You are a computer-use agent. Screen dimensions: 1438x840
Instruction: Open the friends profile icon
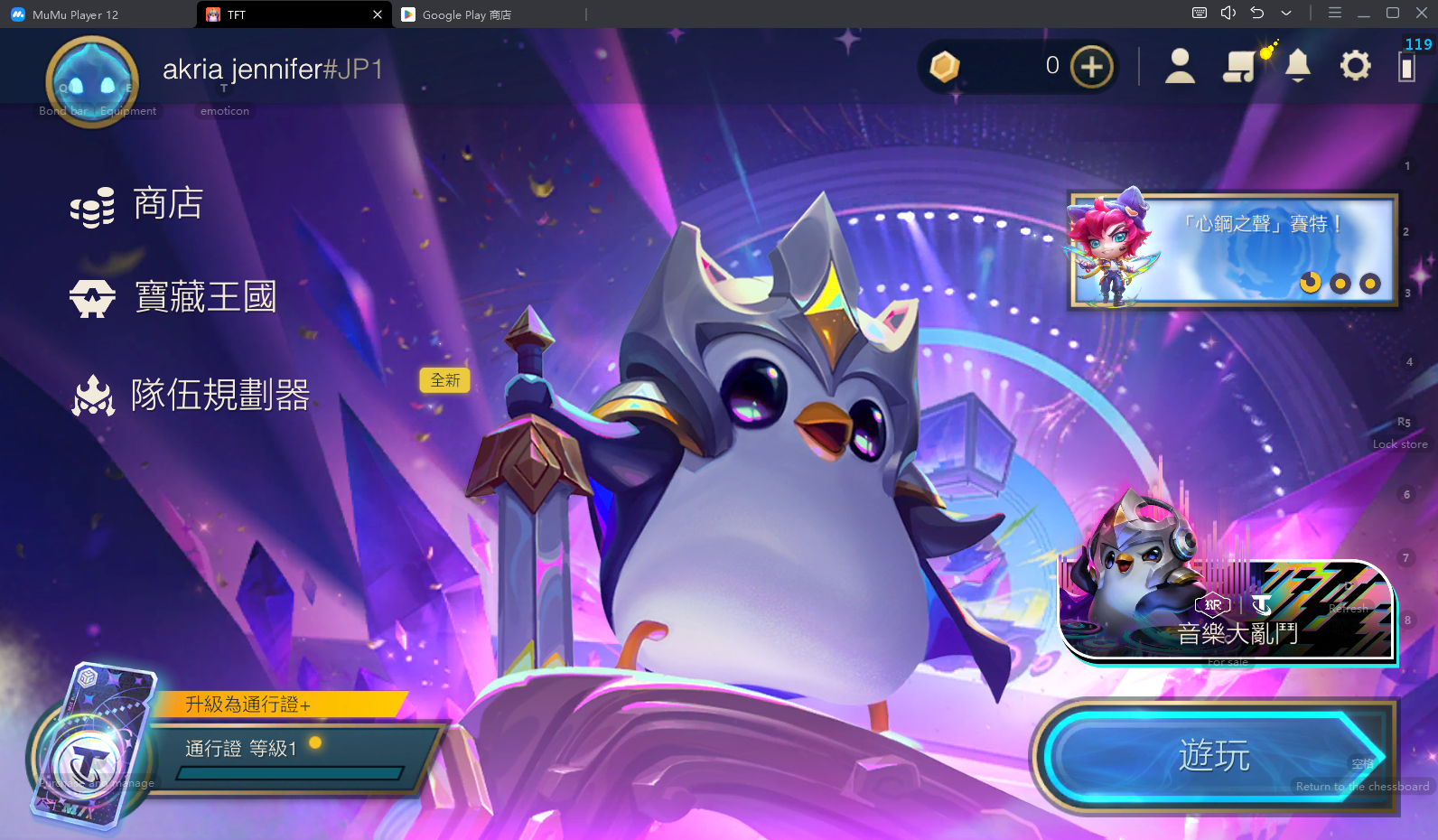[1180, 66]
